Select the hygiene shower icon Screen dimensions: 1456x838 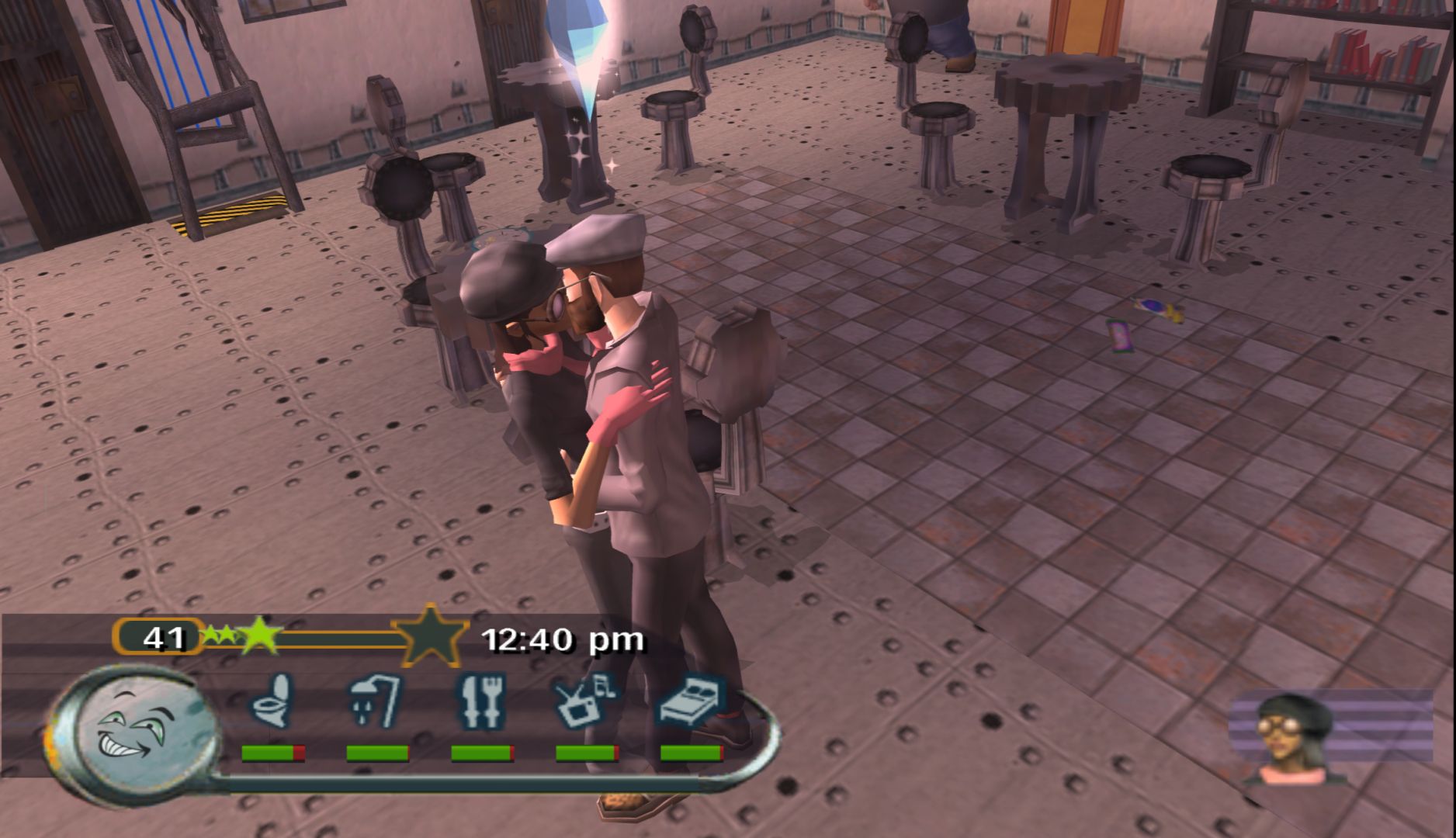(x=376, y=701)
